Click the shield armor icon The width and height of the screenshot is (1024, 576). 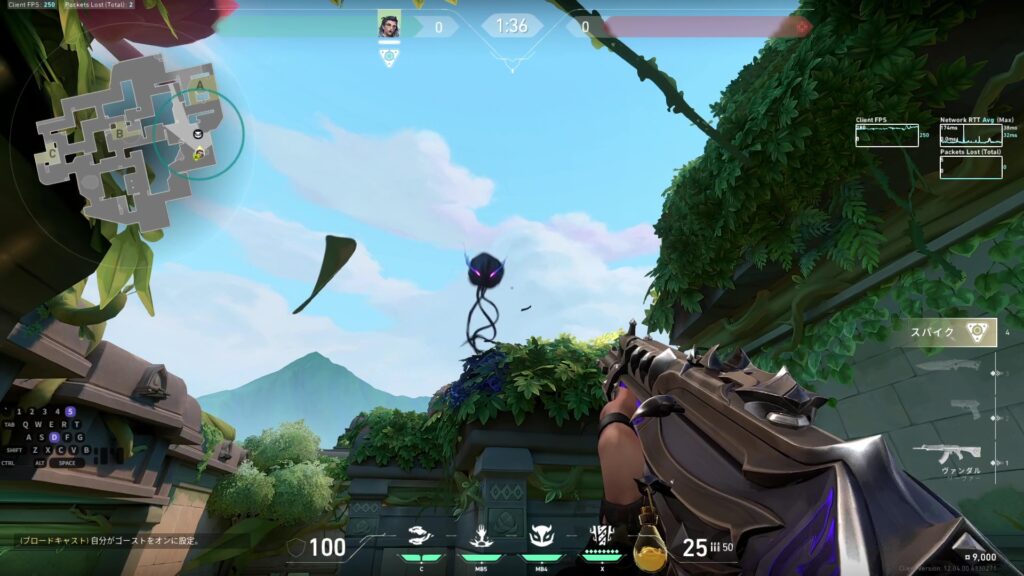pyautogui.click(x=295, y=547)
